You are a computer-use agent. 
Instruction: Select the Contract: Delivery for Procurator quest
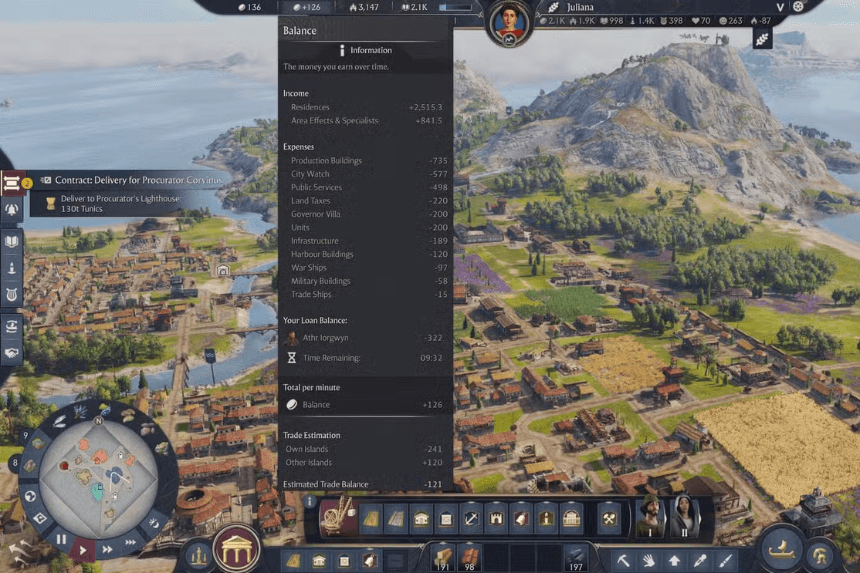[130, 181]
